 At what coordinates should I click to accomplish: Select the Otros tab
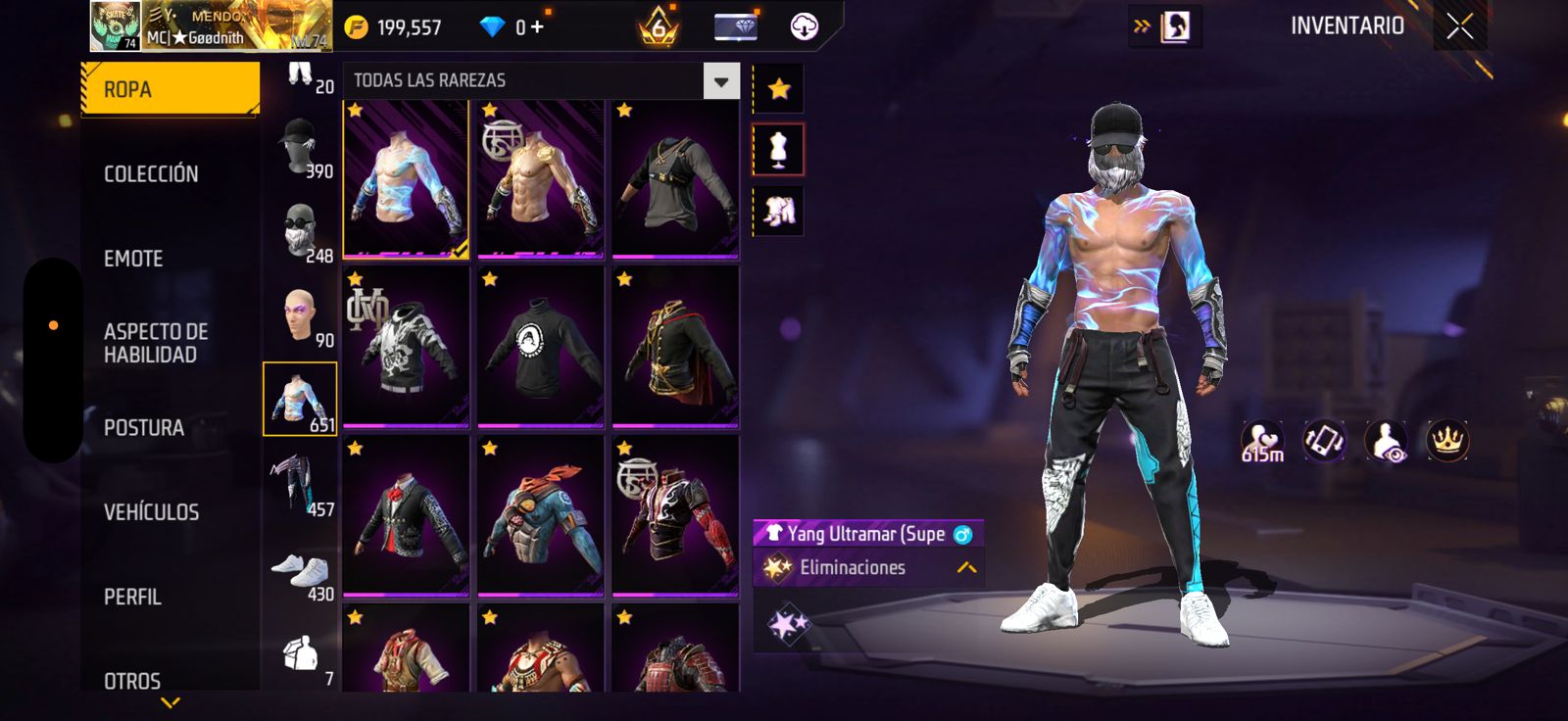pyautogui.click(x=132, y=680)
